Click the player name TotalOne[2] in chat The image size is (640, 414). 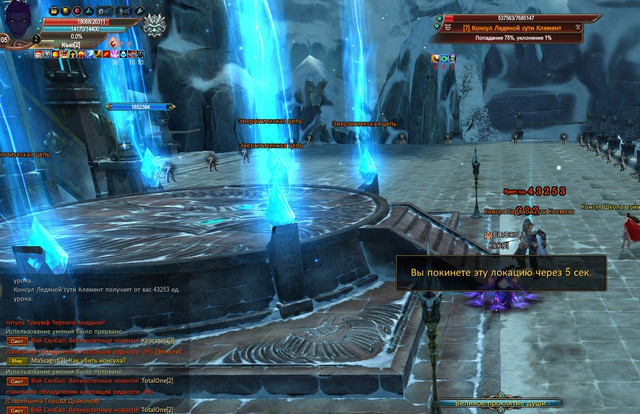157,381
